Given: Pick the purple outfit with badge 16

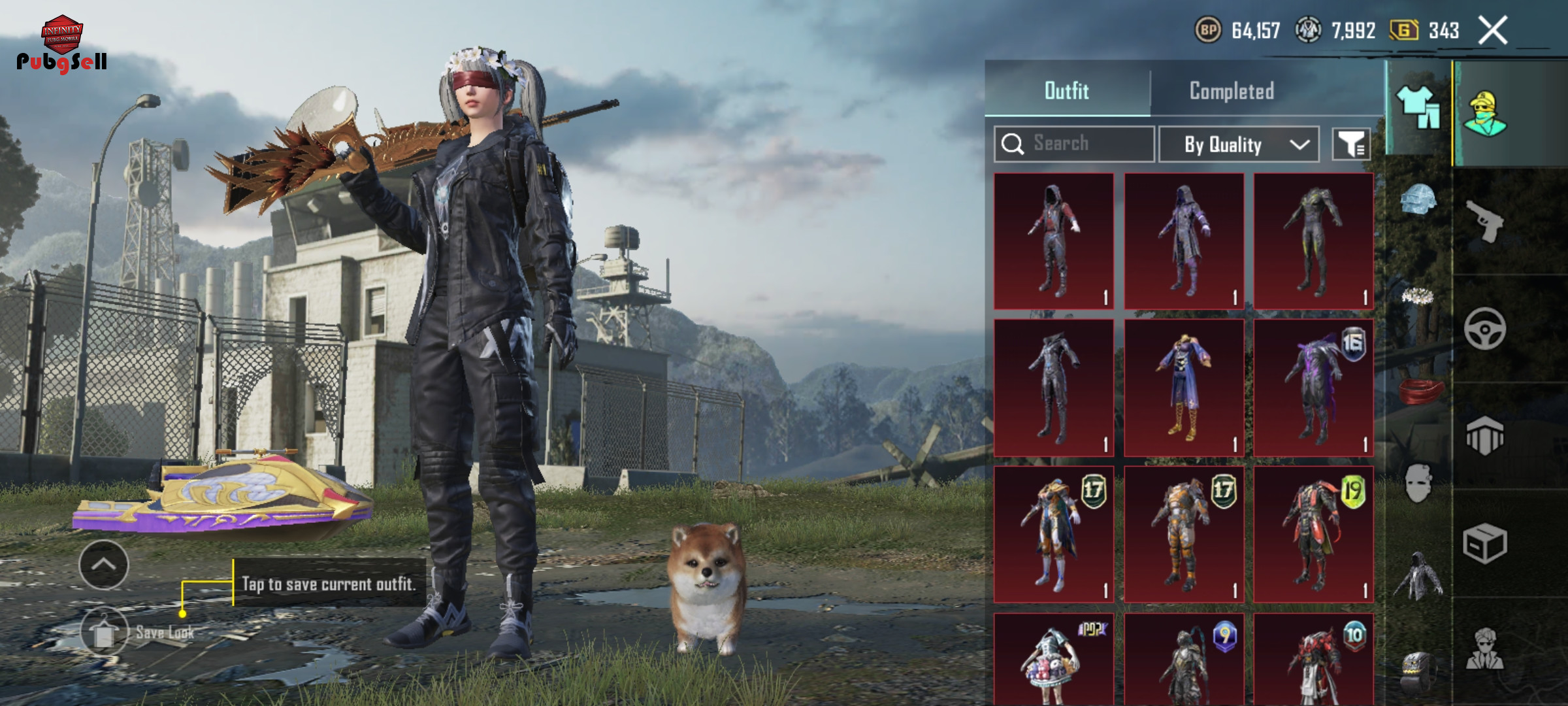Looking at the screenshot, I should (1313, 388).
